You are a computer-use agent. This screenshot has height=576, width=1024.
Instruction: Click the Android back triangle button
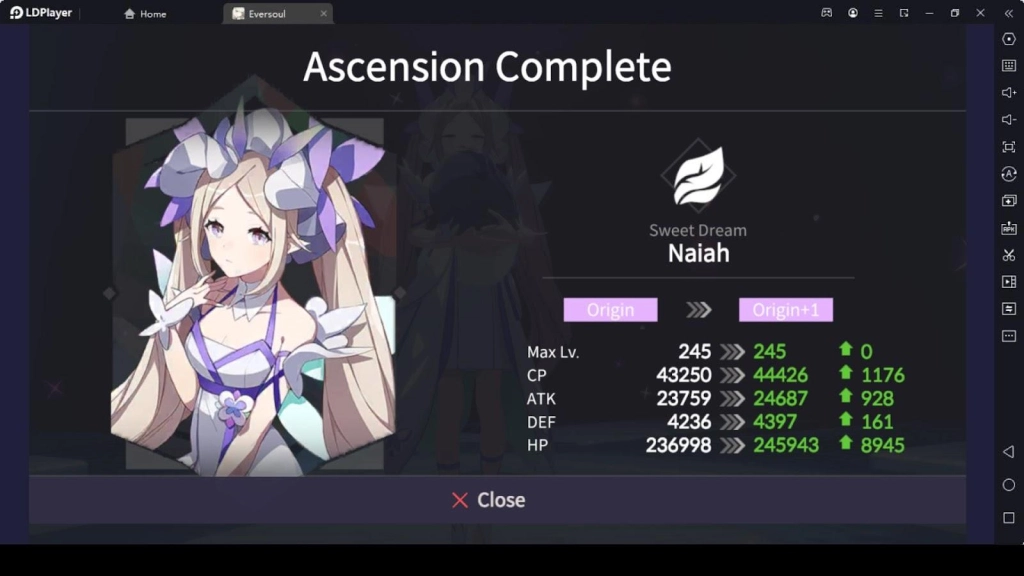[1008, 452]
